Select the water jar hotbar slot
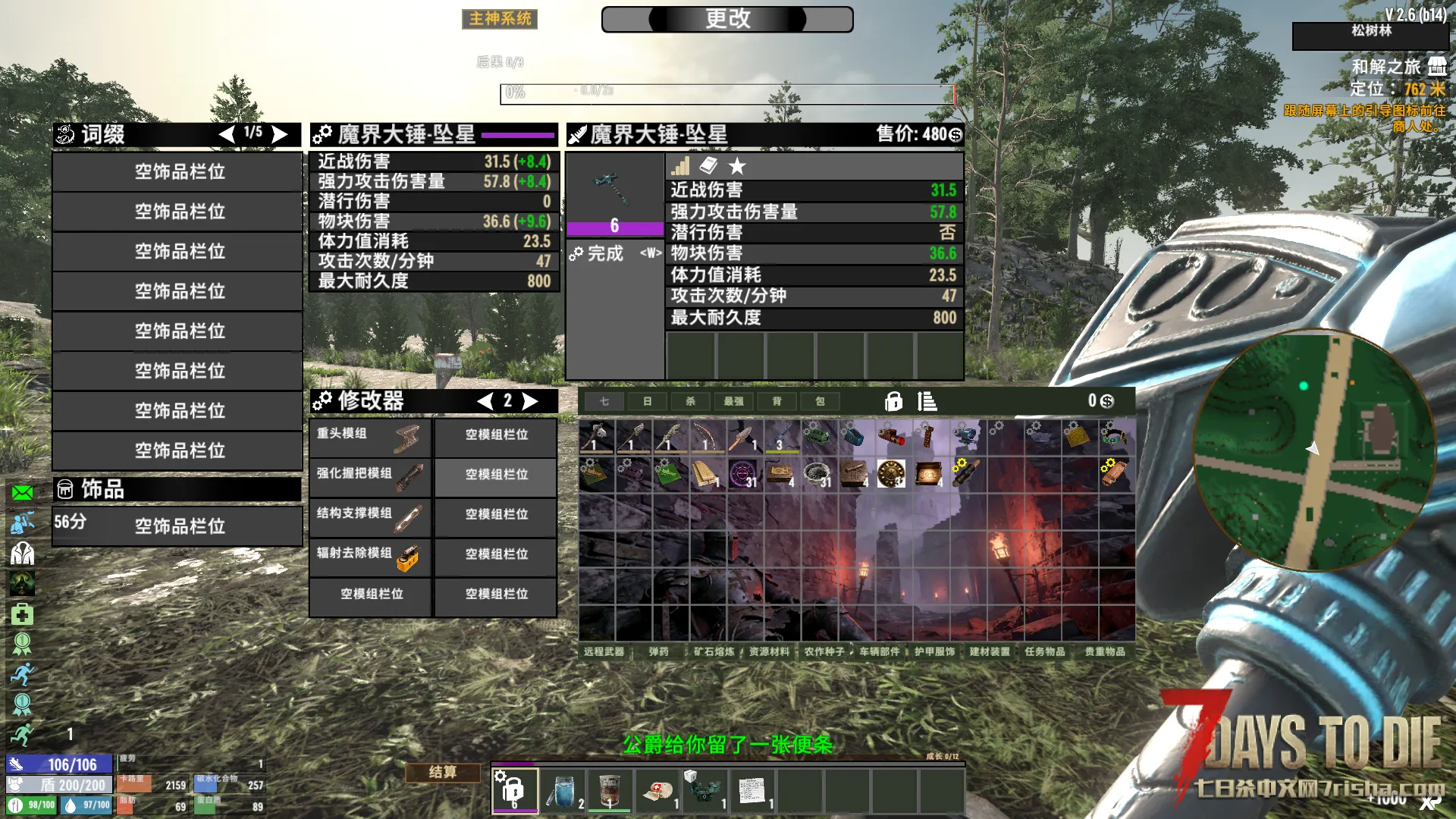This screenshot has width=1456, height=819. [563, 790]
